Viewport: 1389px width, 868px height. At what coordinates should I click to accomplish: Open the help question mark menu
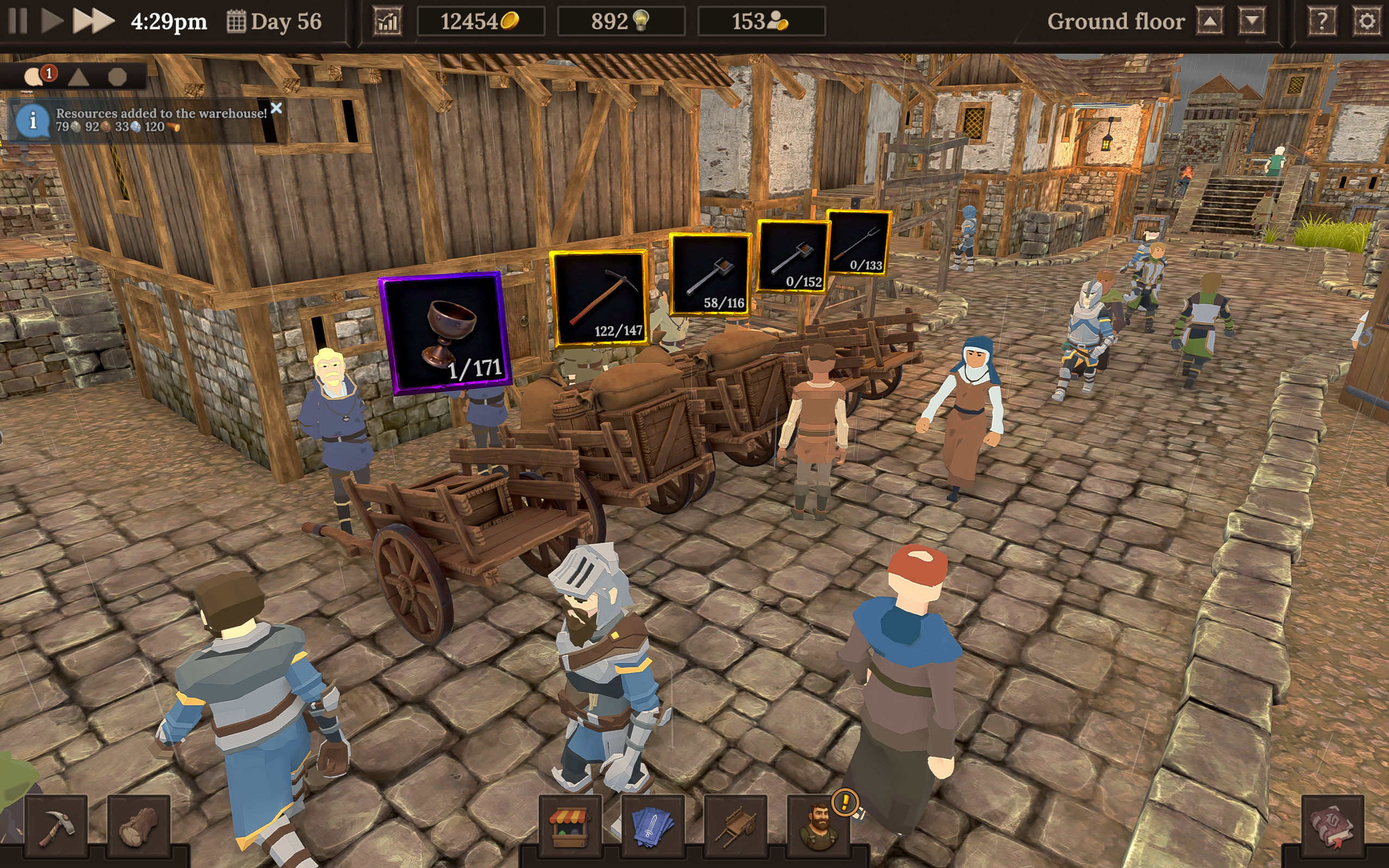pyautogui.click(x=1321, y=22)
